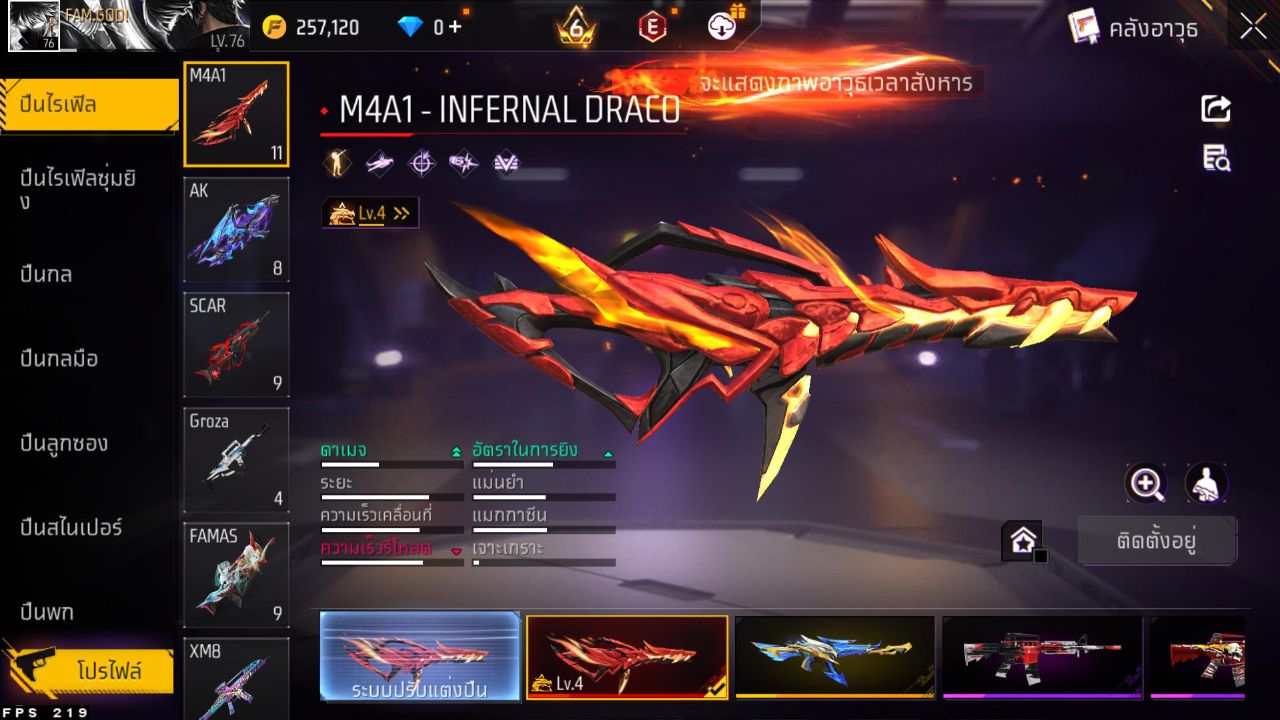Click the Lv.4 skin level badge
This screenshot has width=1280, height=720.
(x=370, y=213)
